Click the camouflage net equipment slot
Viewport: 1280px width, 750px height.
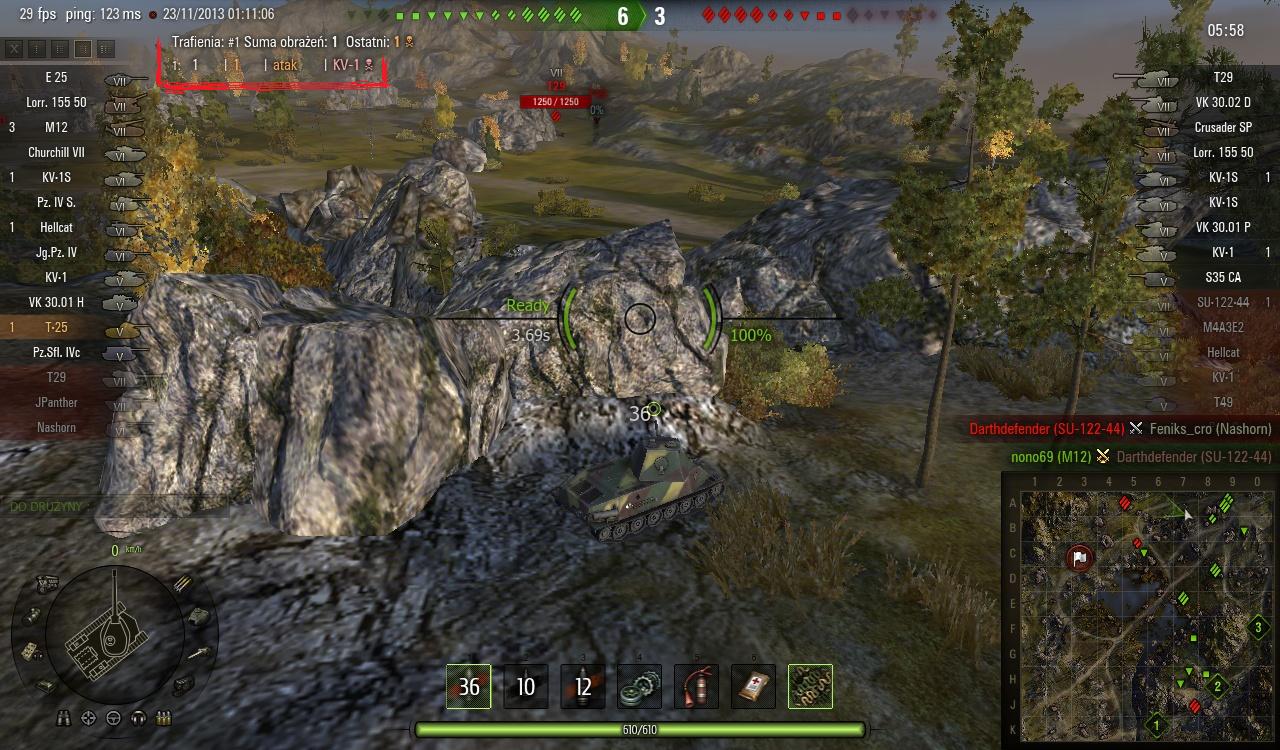click(x=810, y=687)
